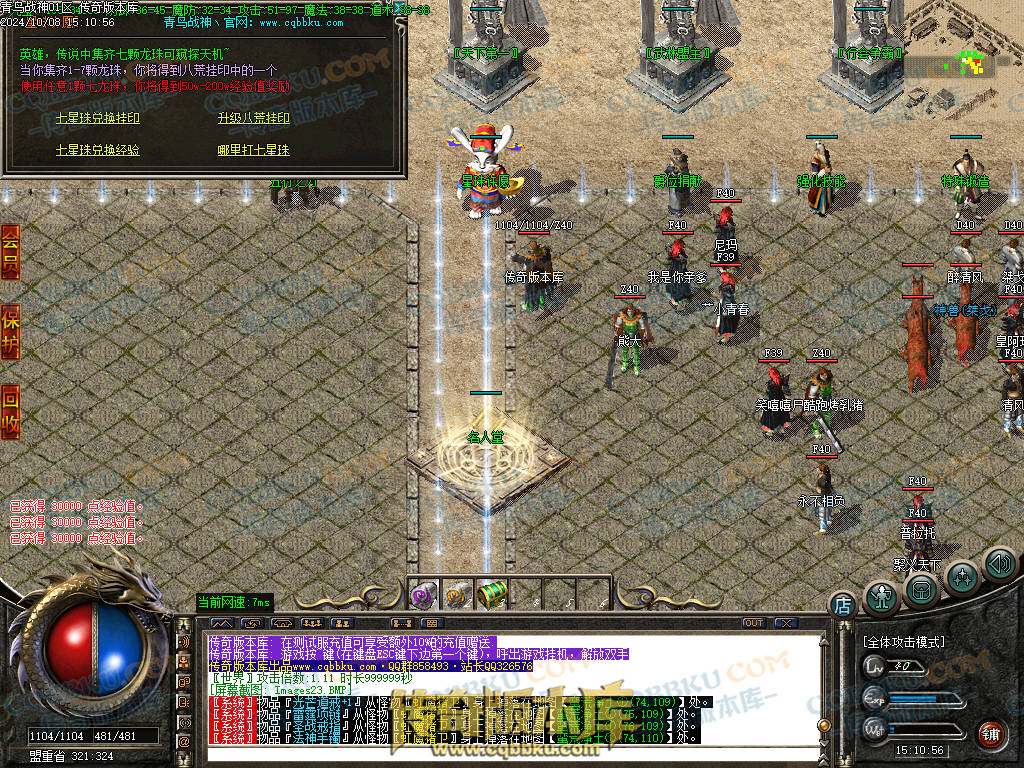Toggle the sound speaker icon
The height and width of the screenshot is (768, 1024).
pos(999,564)
